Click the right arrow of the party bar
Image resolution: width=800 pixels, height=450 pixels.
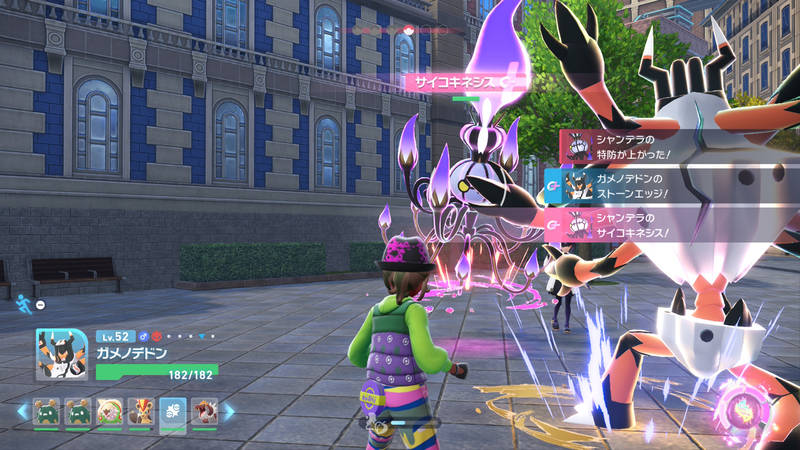(x=229, y=411)
